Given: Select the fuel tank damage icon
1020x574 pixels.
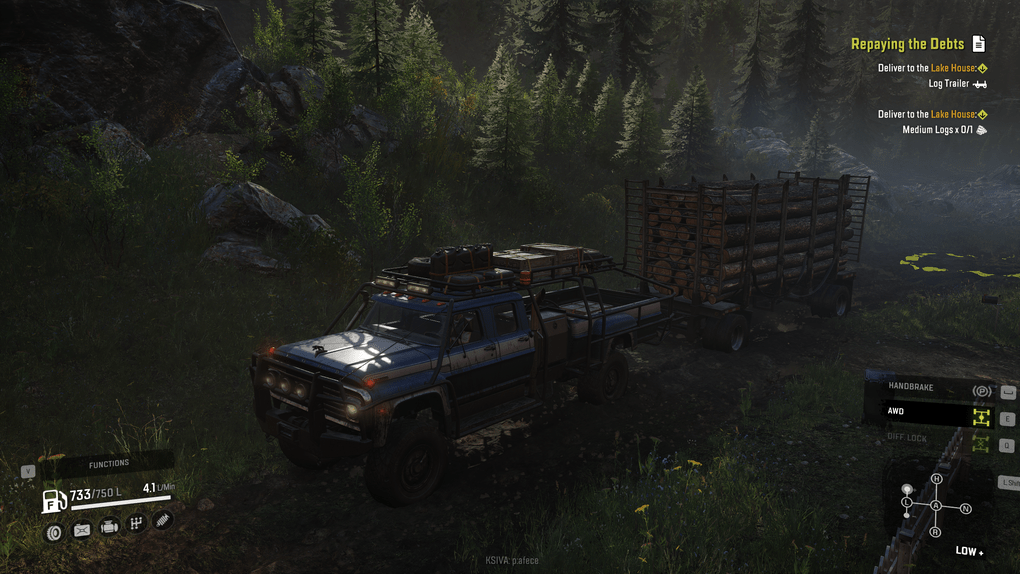Looking at the screenshot, I should 82,530.
